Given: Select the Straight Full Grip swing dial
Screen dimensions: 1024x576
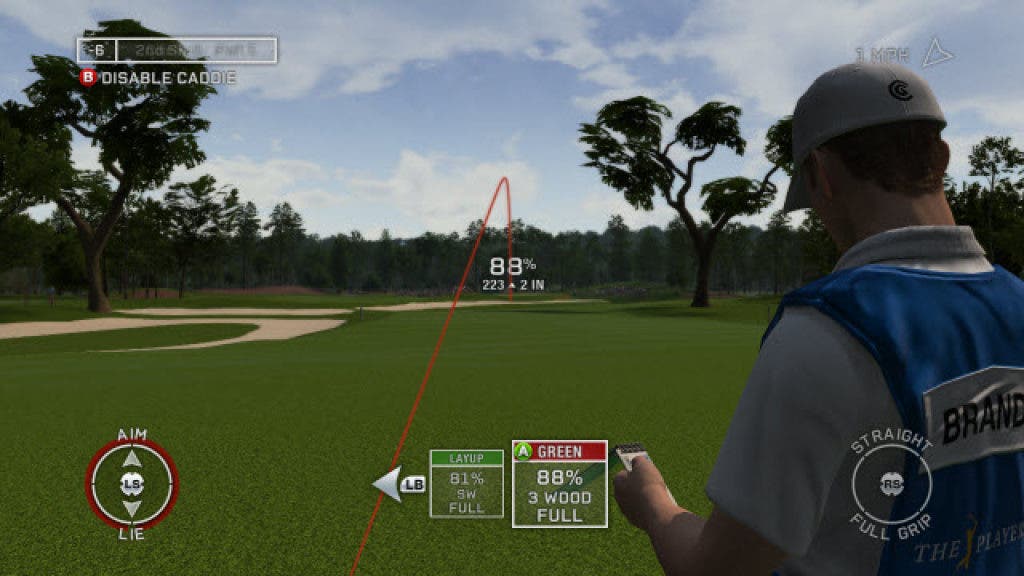Looking at the screenshot, I should point(891,484).
